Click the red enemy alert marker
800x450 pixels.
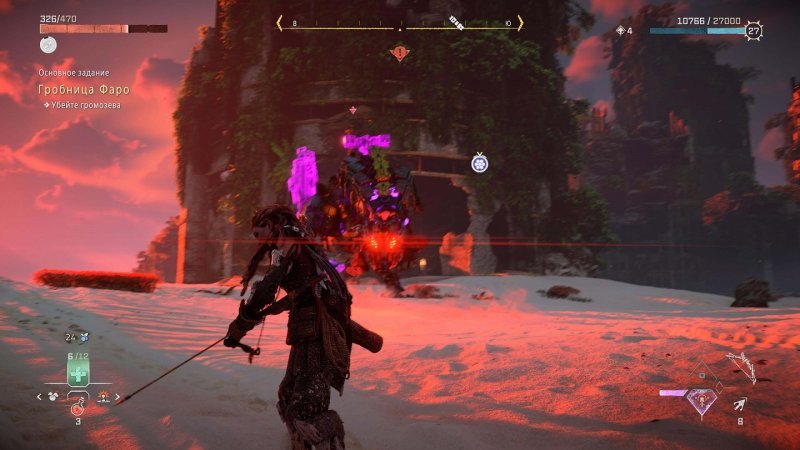click(x=400, y=52)
